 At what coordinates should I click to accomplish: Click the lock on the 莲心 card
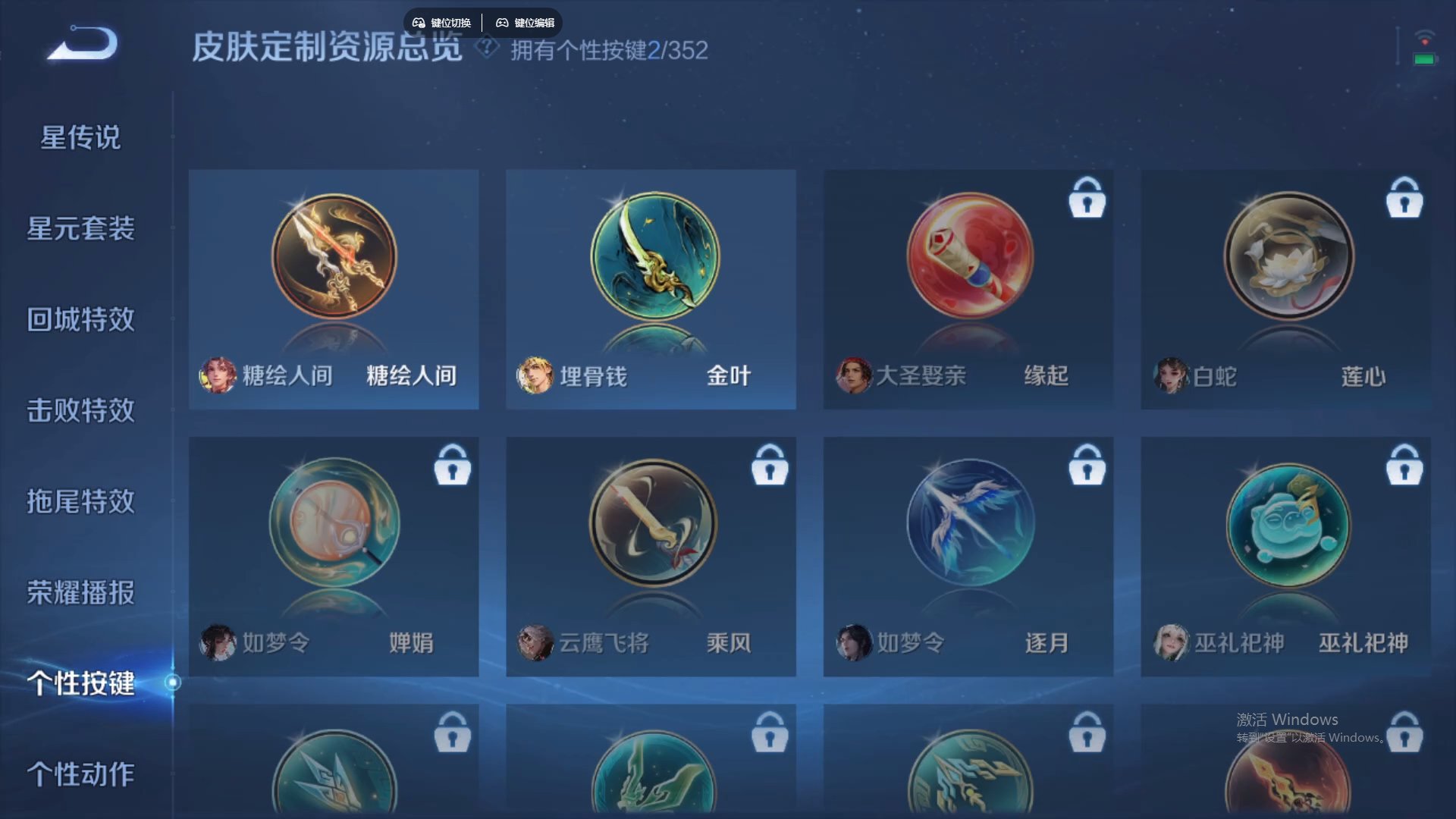tap(1405, 199)
